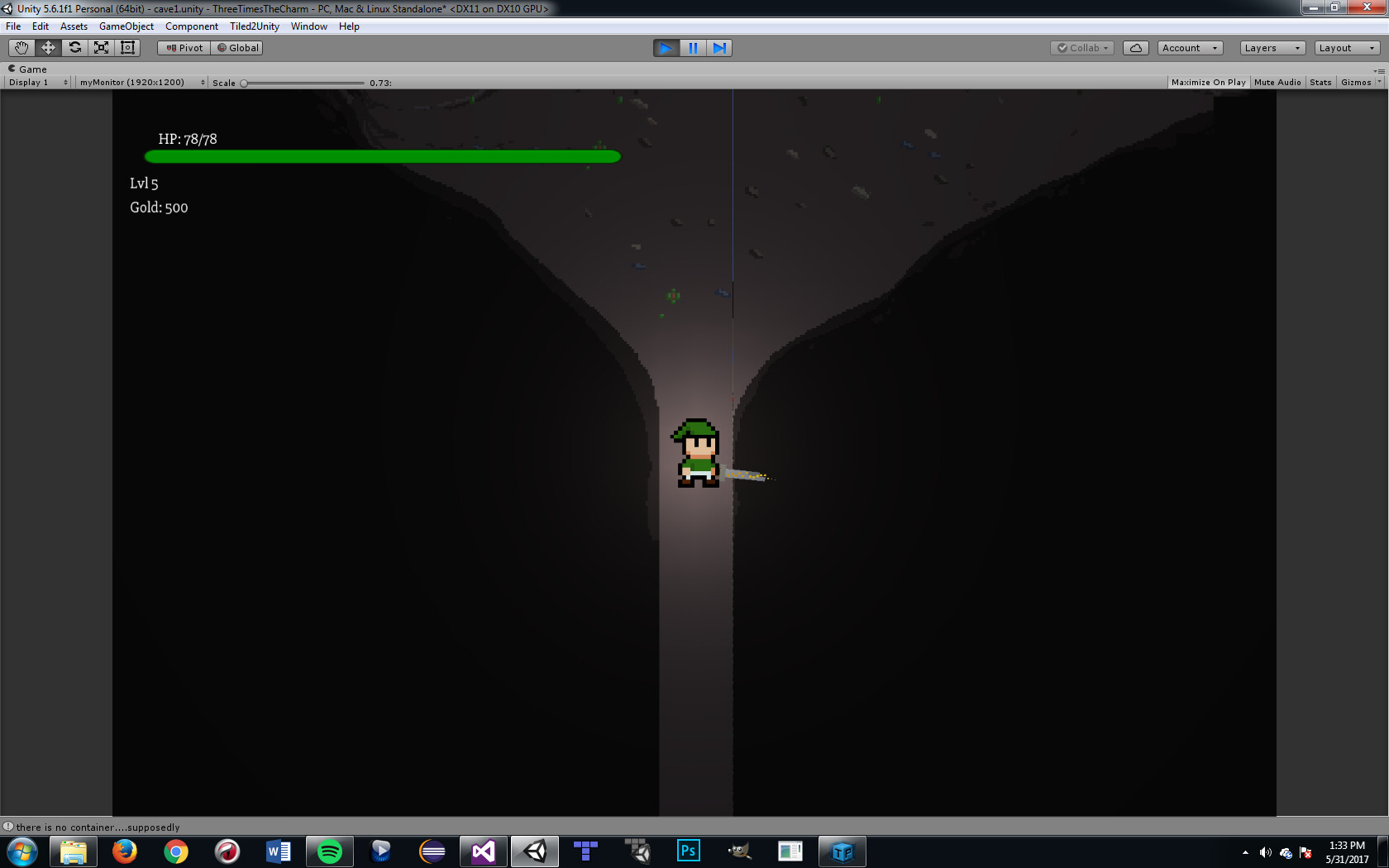Image resolution: width=1389 pixels, height=868 pixels.
Task: Step one frame forward
Action: click(719, 47)
